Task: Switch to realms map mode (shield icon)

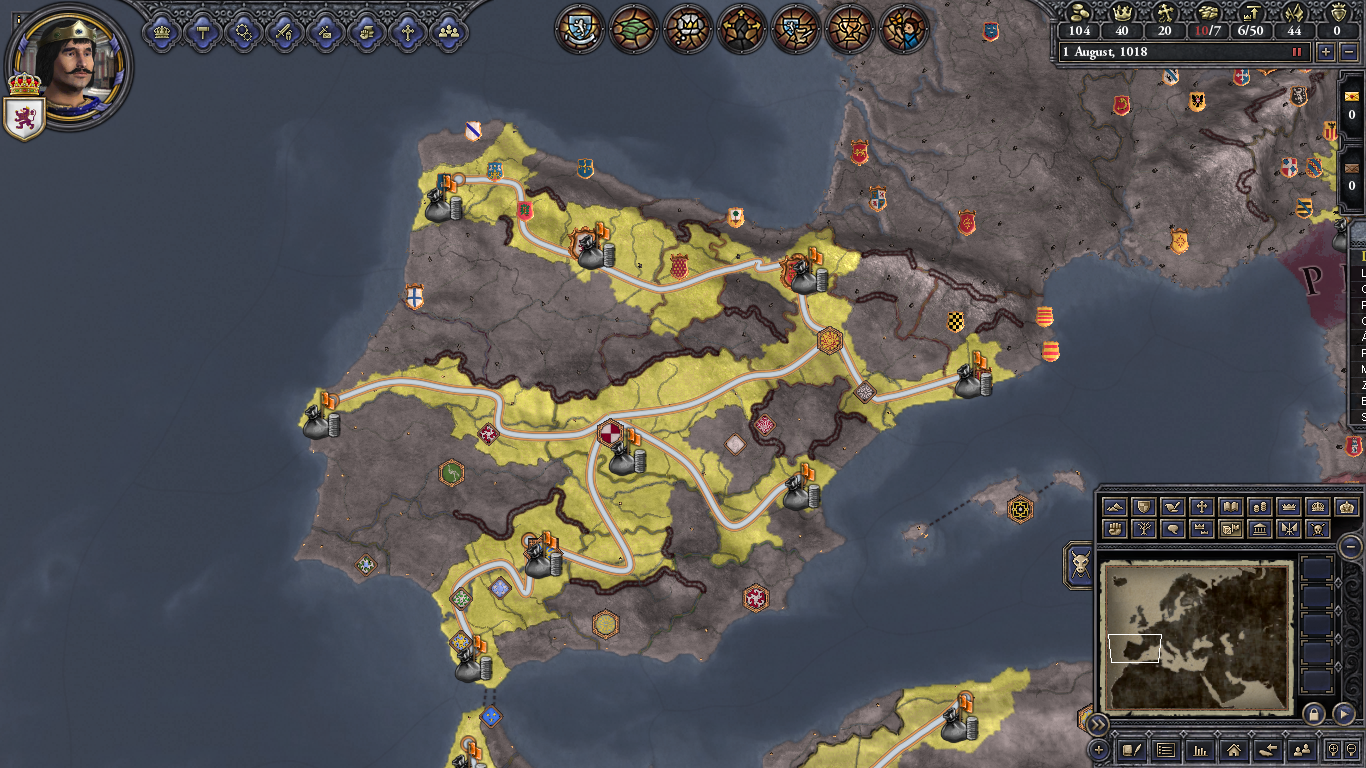Action: (1143, 507)
